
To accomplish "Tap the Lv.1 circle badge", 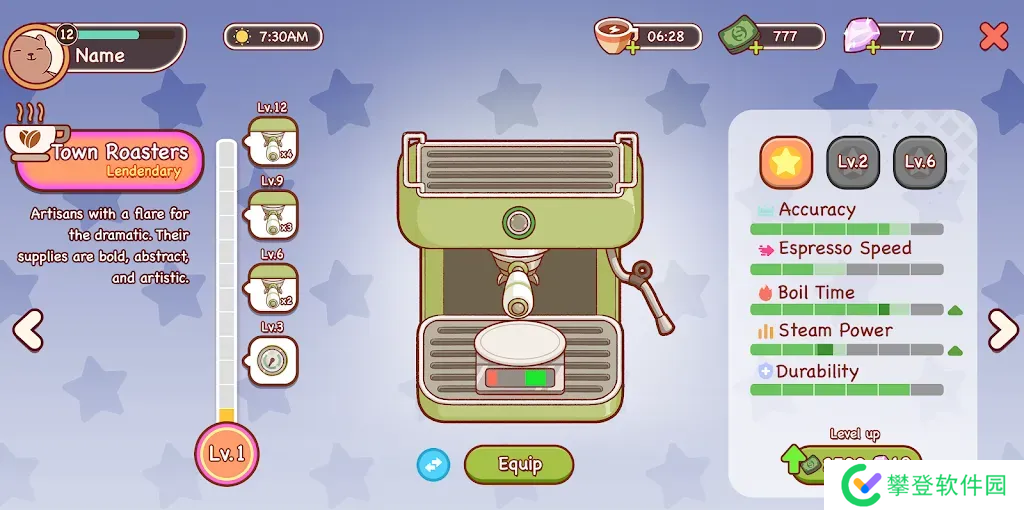I will pos(226,454).
